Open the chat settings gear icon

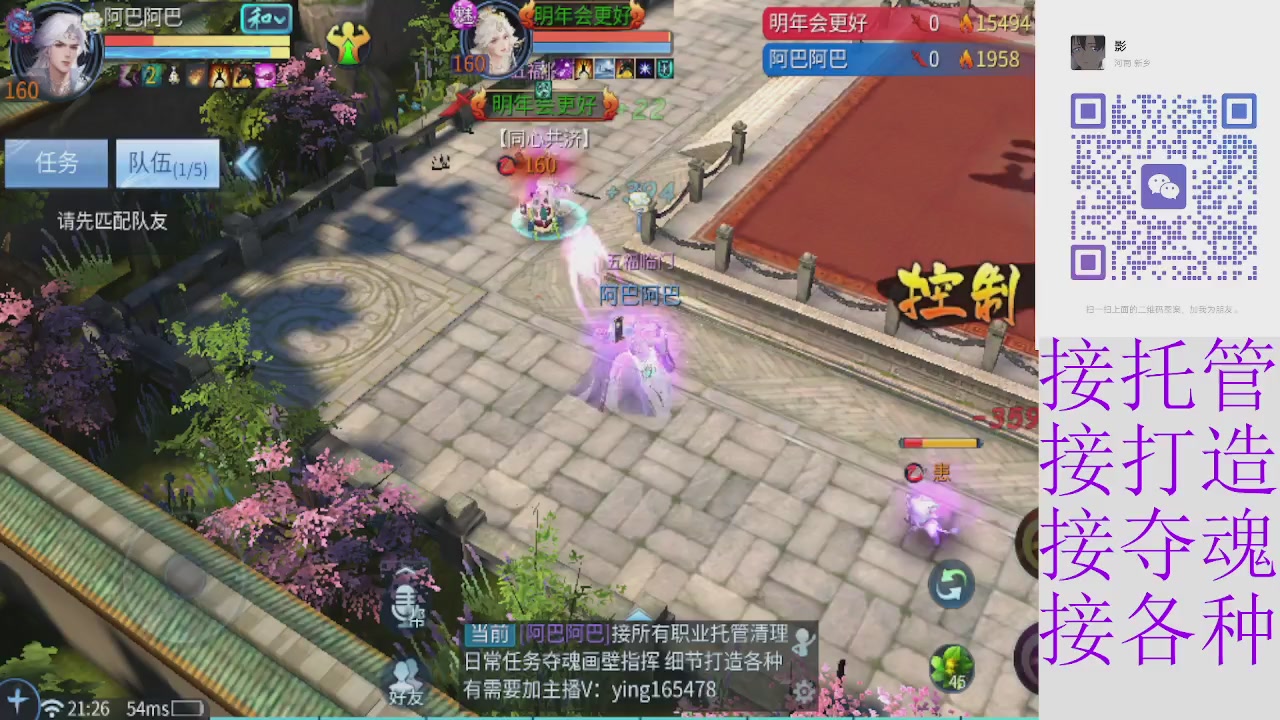point(804,692)
